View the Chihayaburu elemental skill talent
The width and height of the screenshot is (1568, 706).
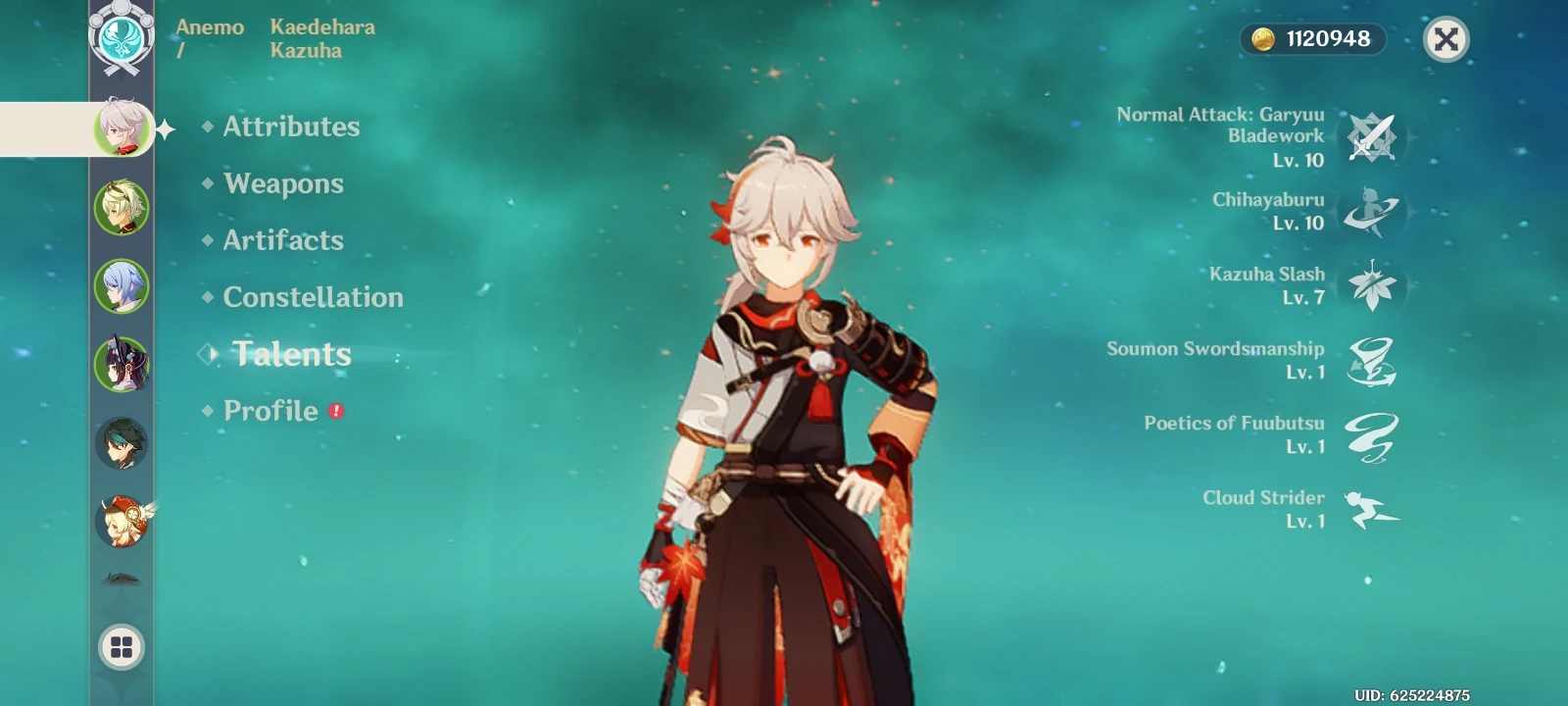pyautogui.click(x=1372, y=211)
